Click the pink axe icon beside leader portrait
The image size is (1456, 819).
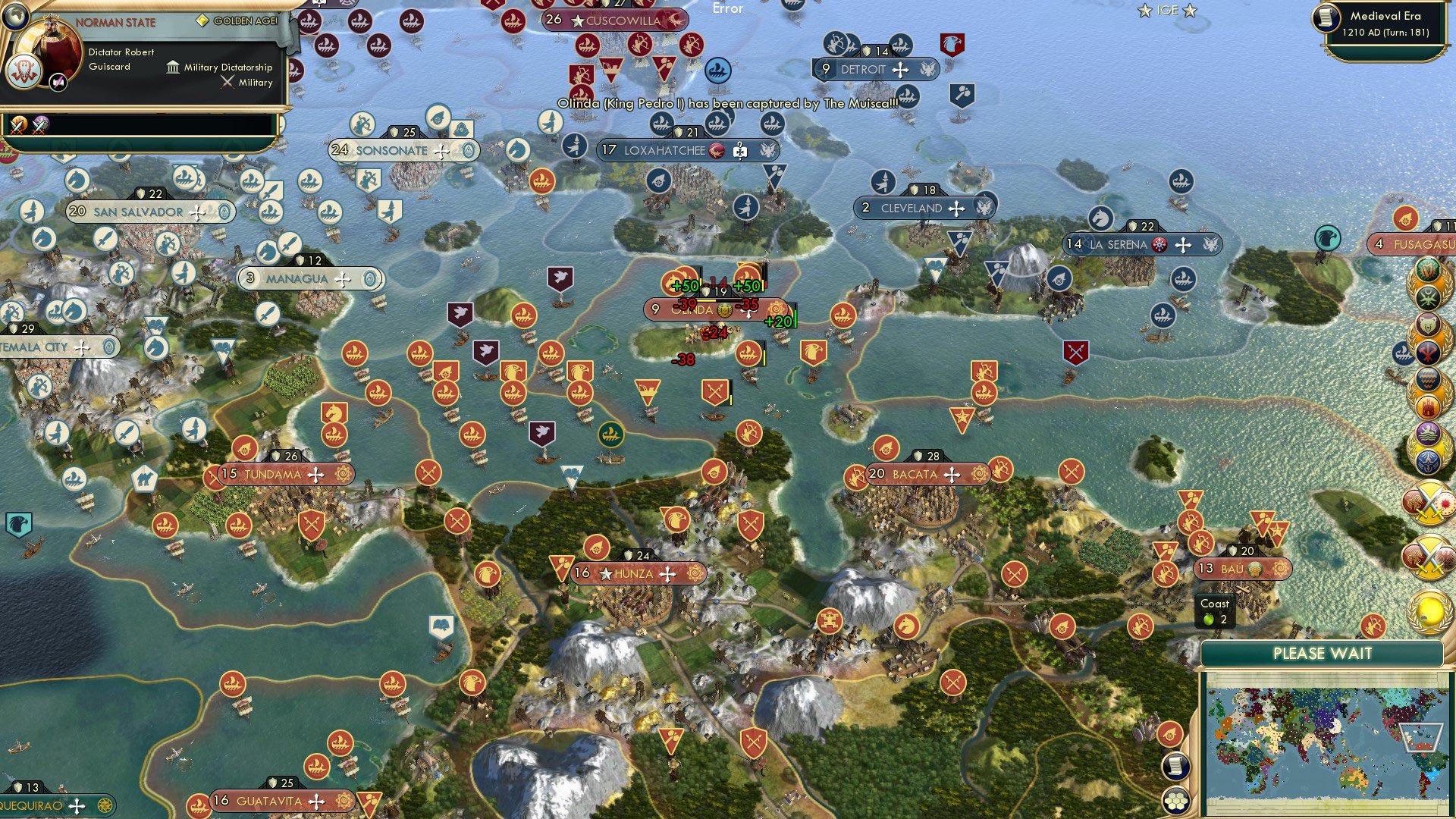pyautogui.click(x=58, y=82)
